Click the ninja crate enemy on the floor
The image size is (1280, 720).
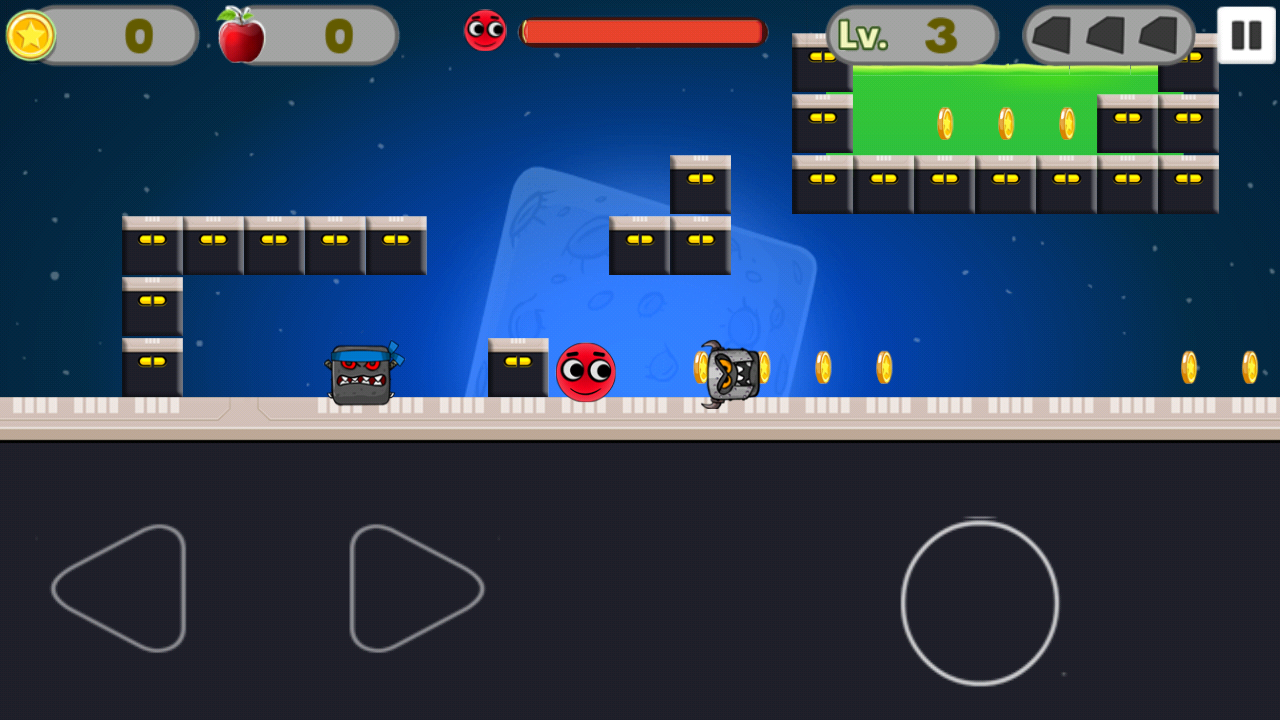click(x=359, y=375)
